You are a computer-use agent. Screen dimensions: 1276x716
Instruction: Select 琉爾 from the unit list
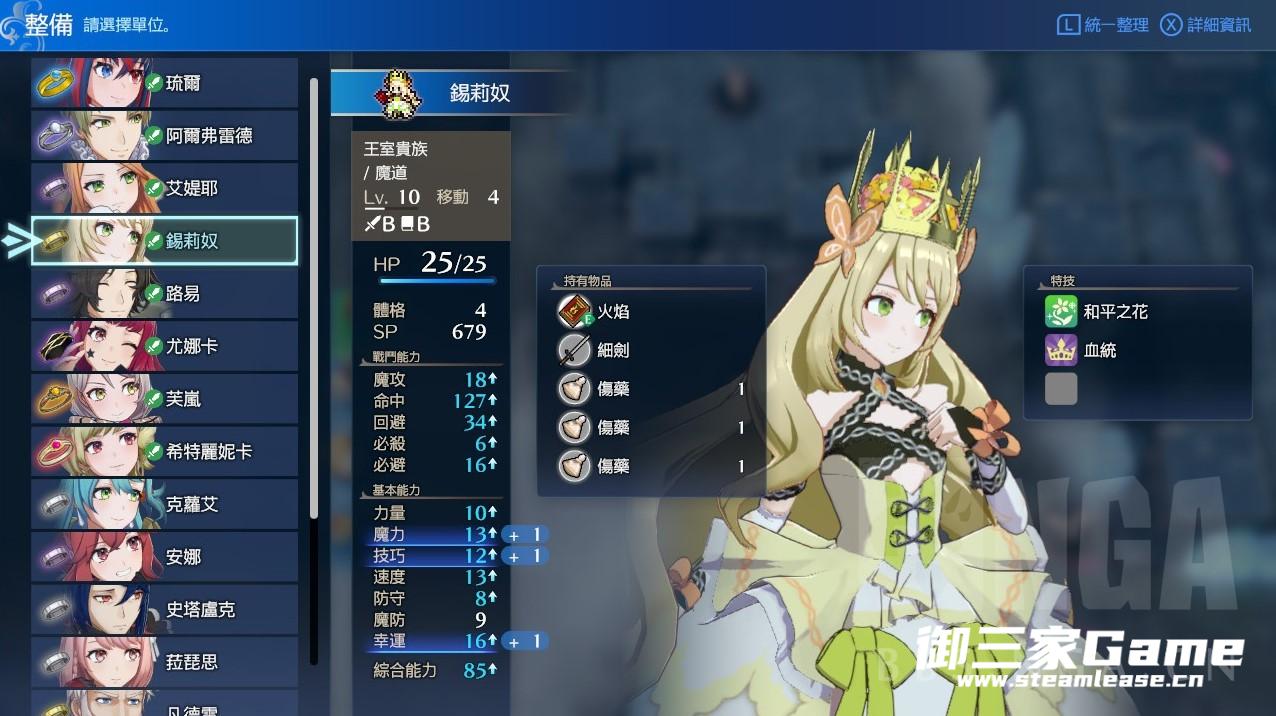coord(165,83)
